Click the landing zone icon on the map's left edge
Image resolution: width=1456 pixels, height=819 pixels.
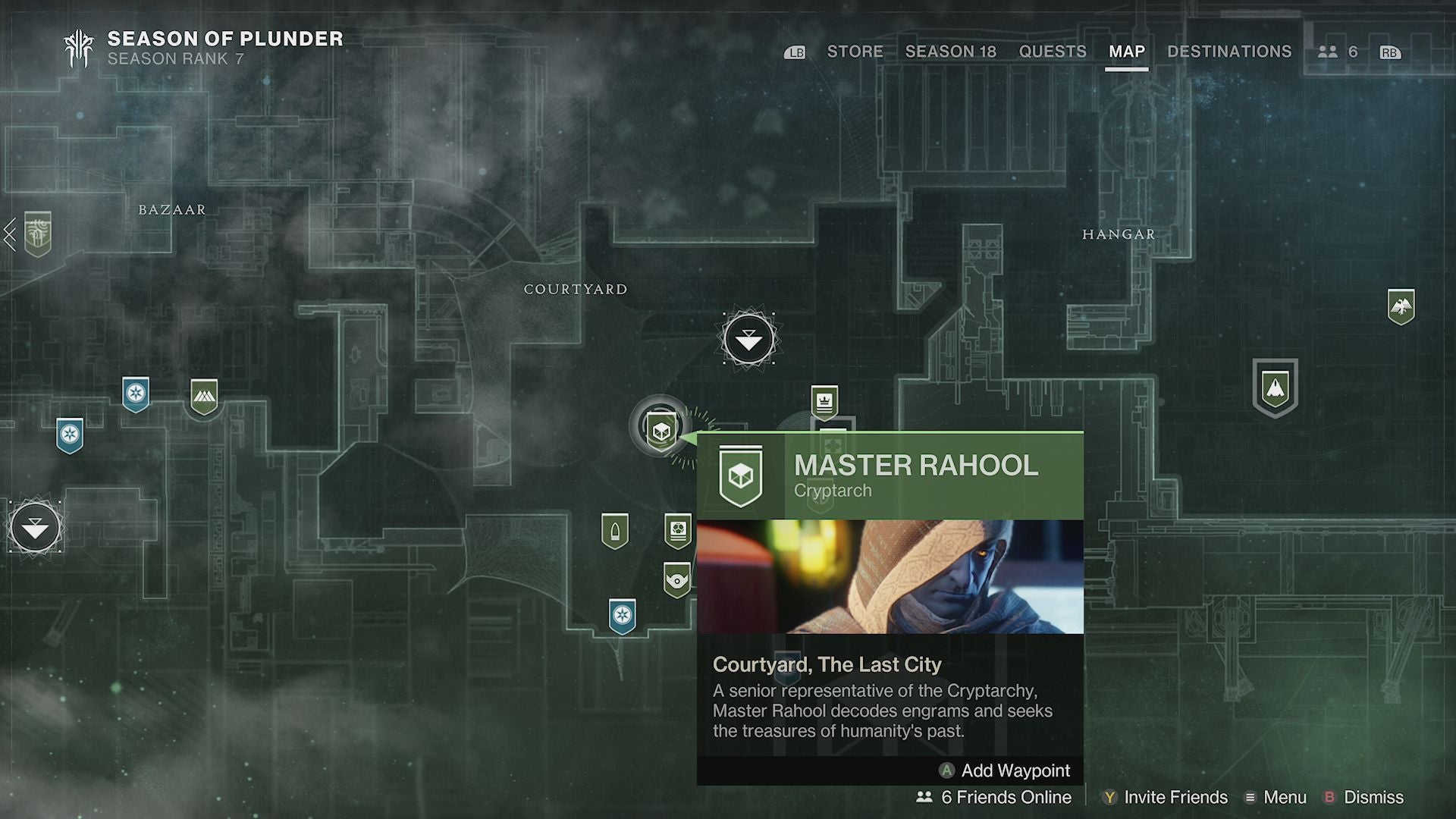(33, 525)
